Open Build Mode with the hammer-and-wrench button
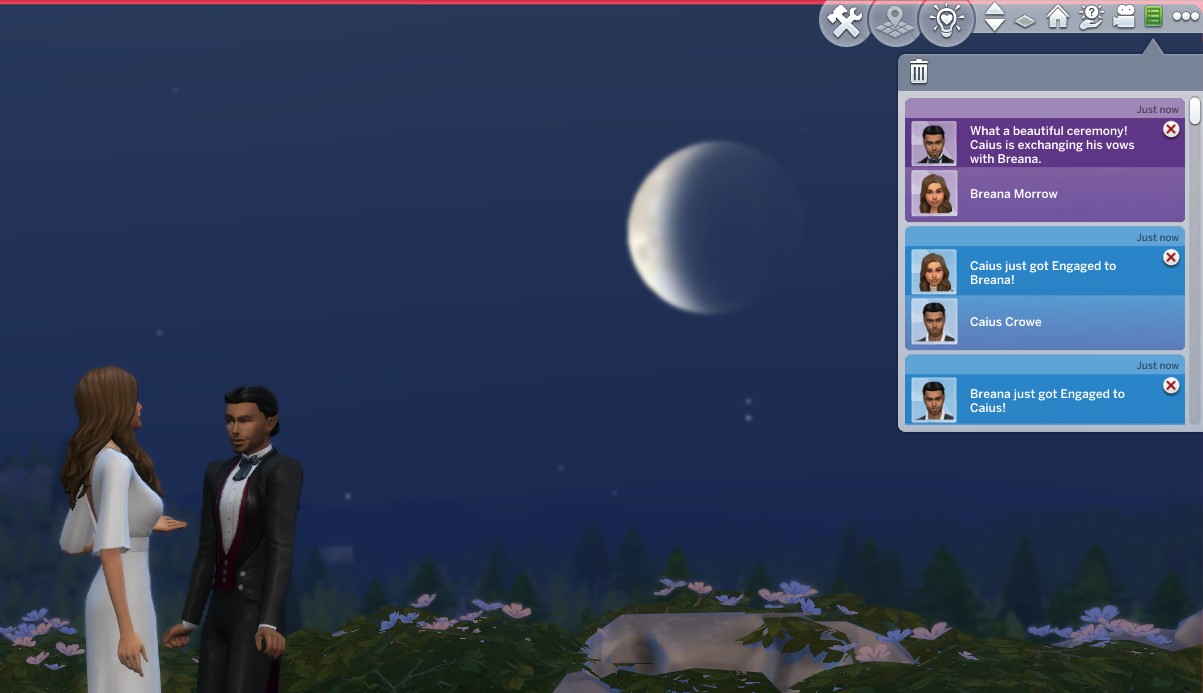The image size is (1203, 693). click(845, 21)
